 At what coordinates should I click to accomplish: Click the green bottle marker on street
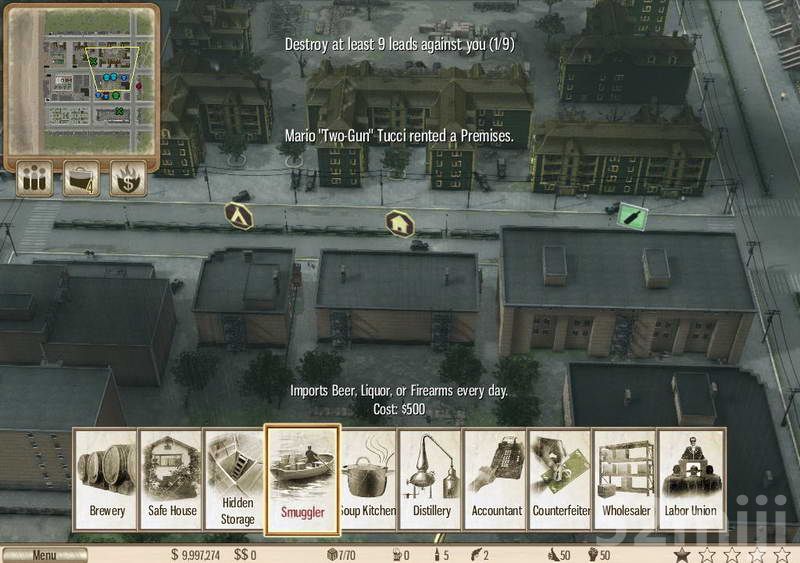coord(631,215)
